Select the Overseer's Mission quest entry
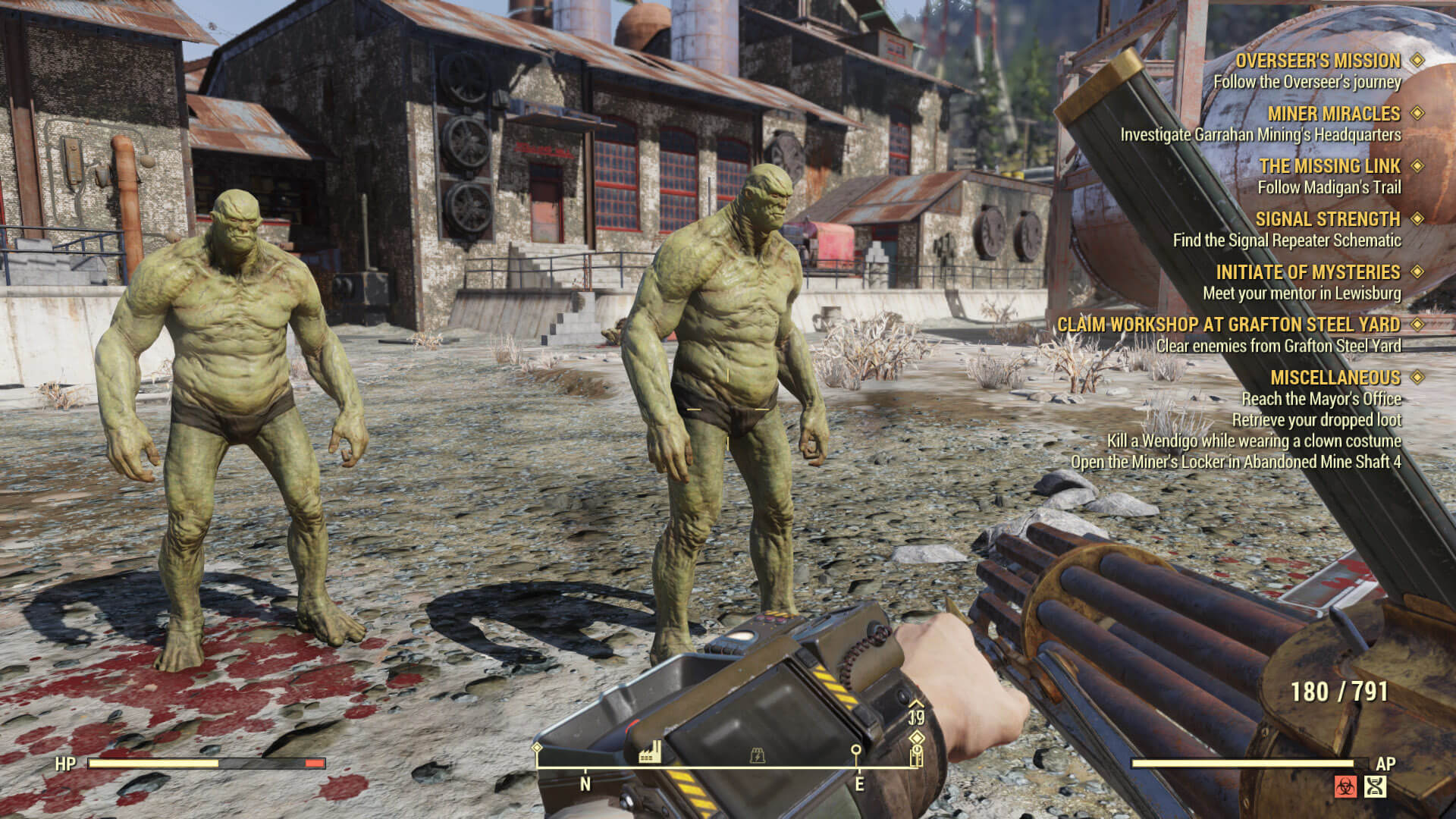 click(x=1317, y=61)
